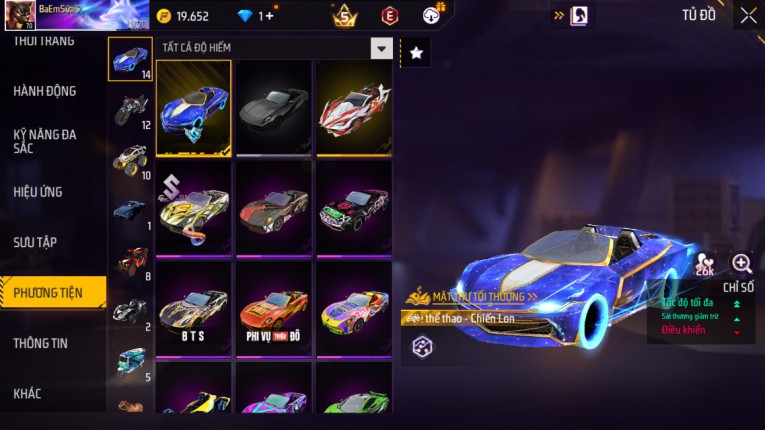
Task: Toggle the star favorites filter
Action: click(x=416, y=52)
